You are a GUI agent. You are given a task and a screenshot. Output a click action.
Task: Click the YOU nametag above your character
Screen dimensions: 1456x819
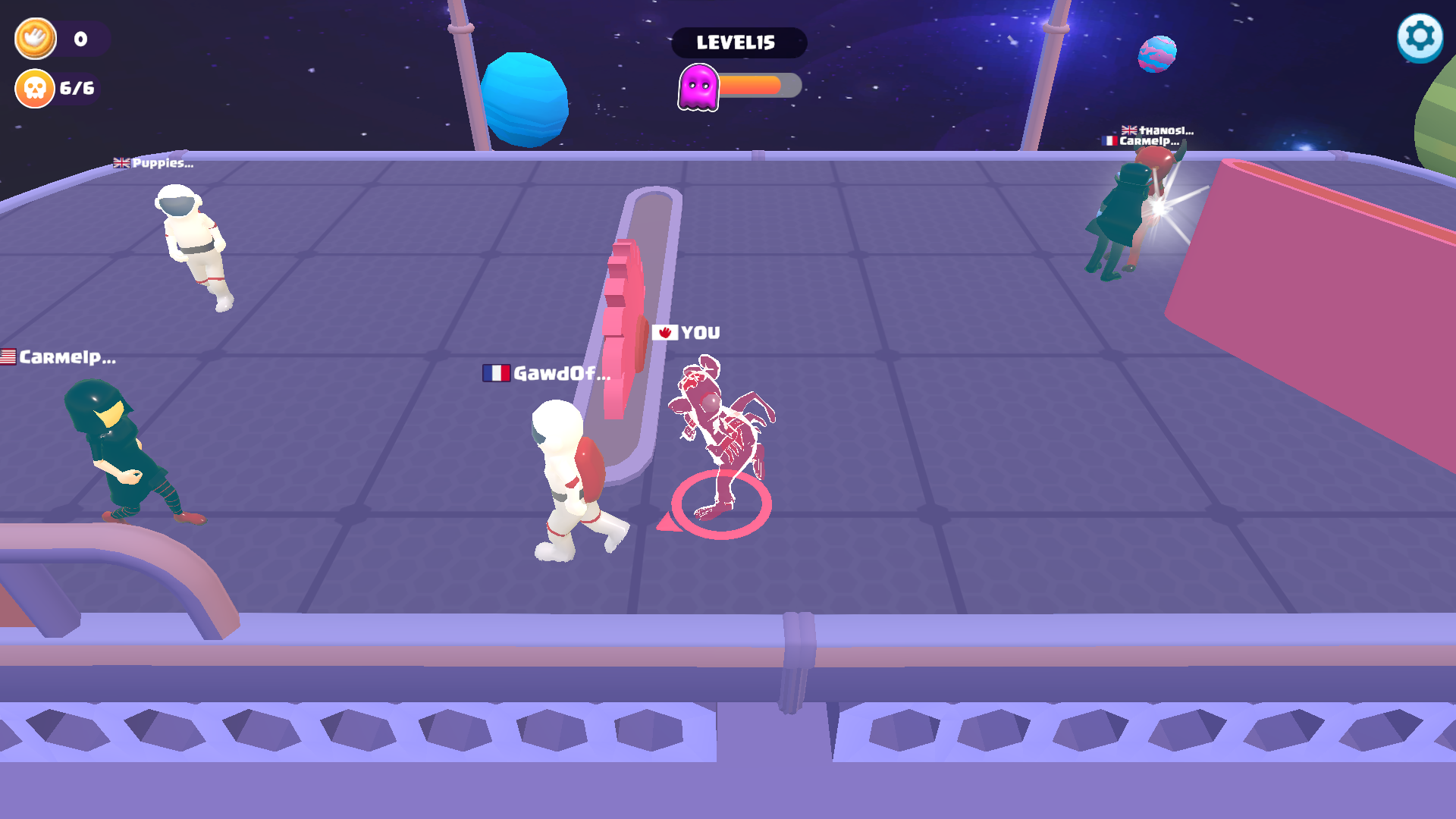point(699,331)
